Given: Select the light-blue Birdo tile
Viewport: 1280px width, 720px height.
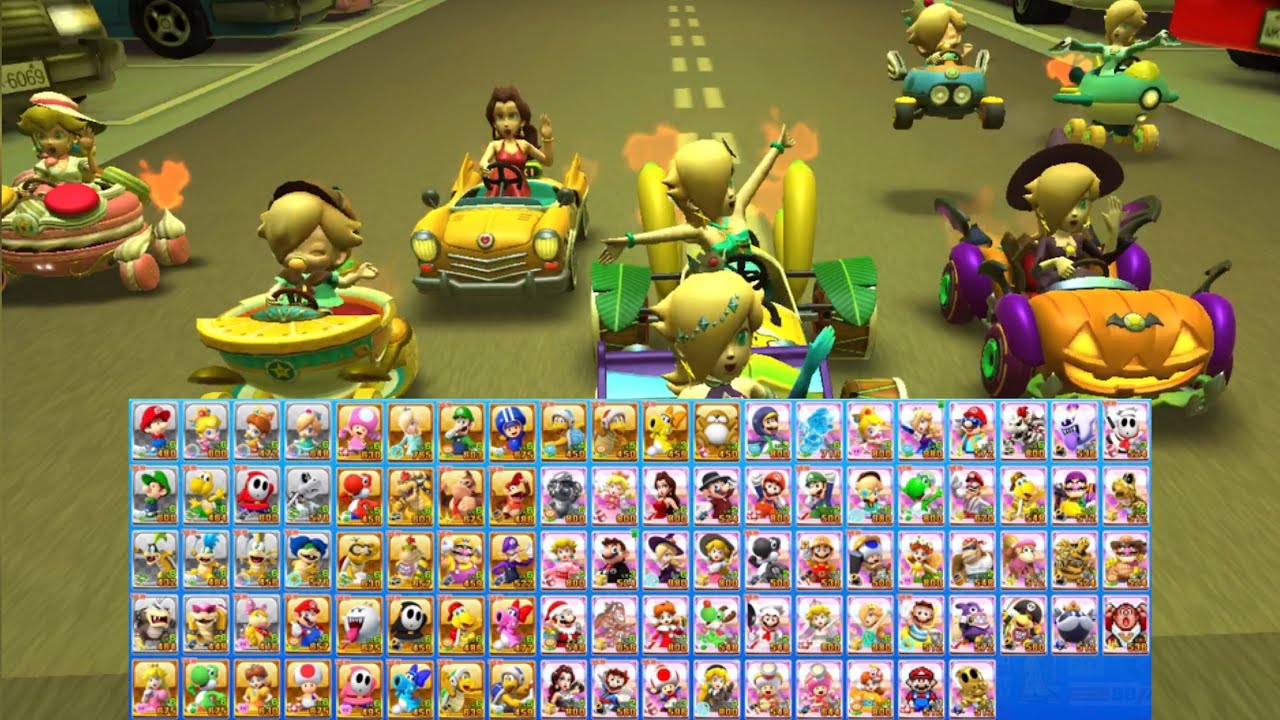Looking at the screenshot, I should (410, 687).
